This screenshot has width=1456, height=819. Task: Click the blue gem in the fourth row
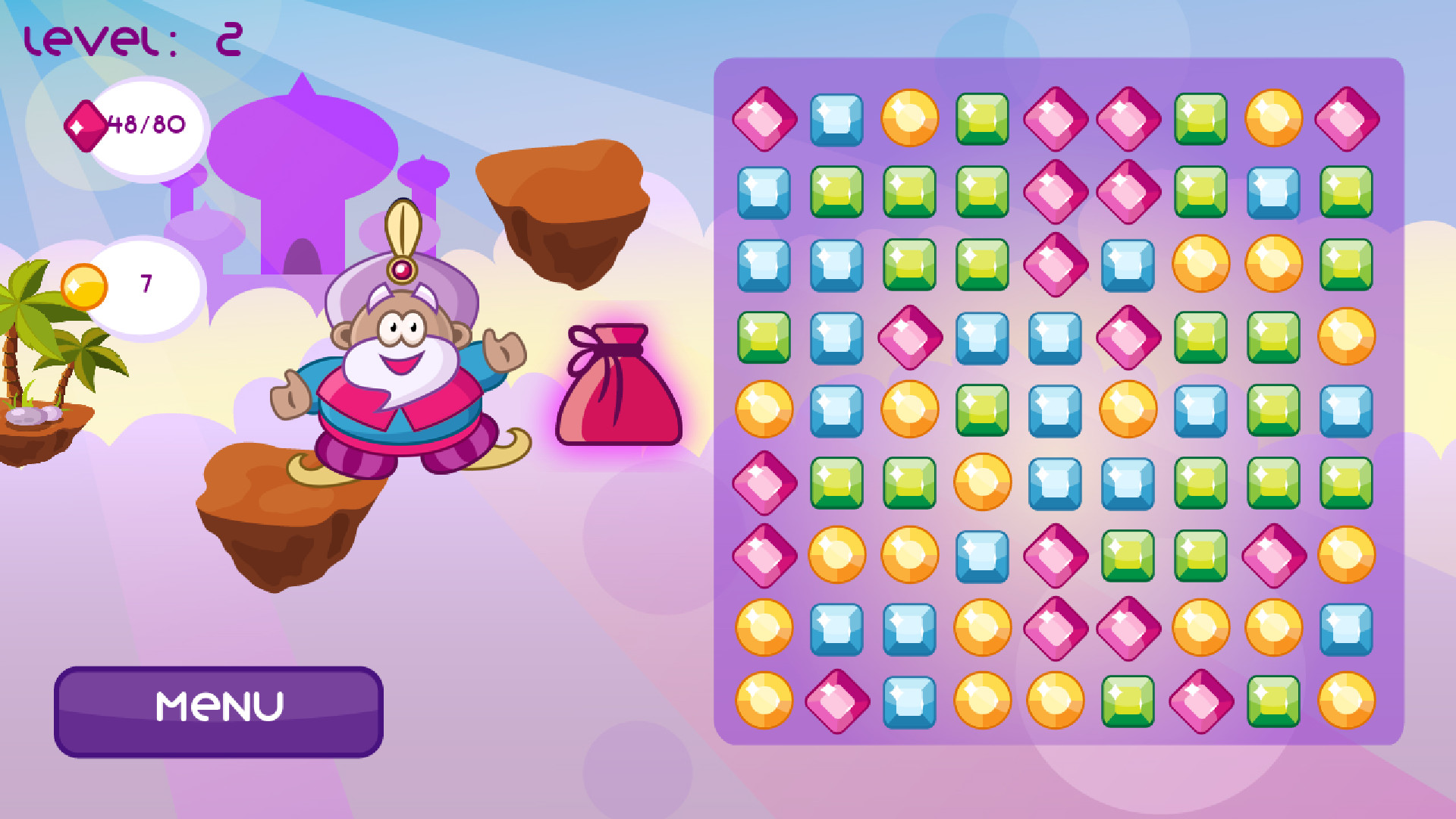(981, 337)
